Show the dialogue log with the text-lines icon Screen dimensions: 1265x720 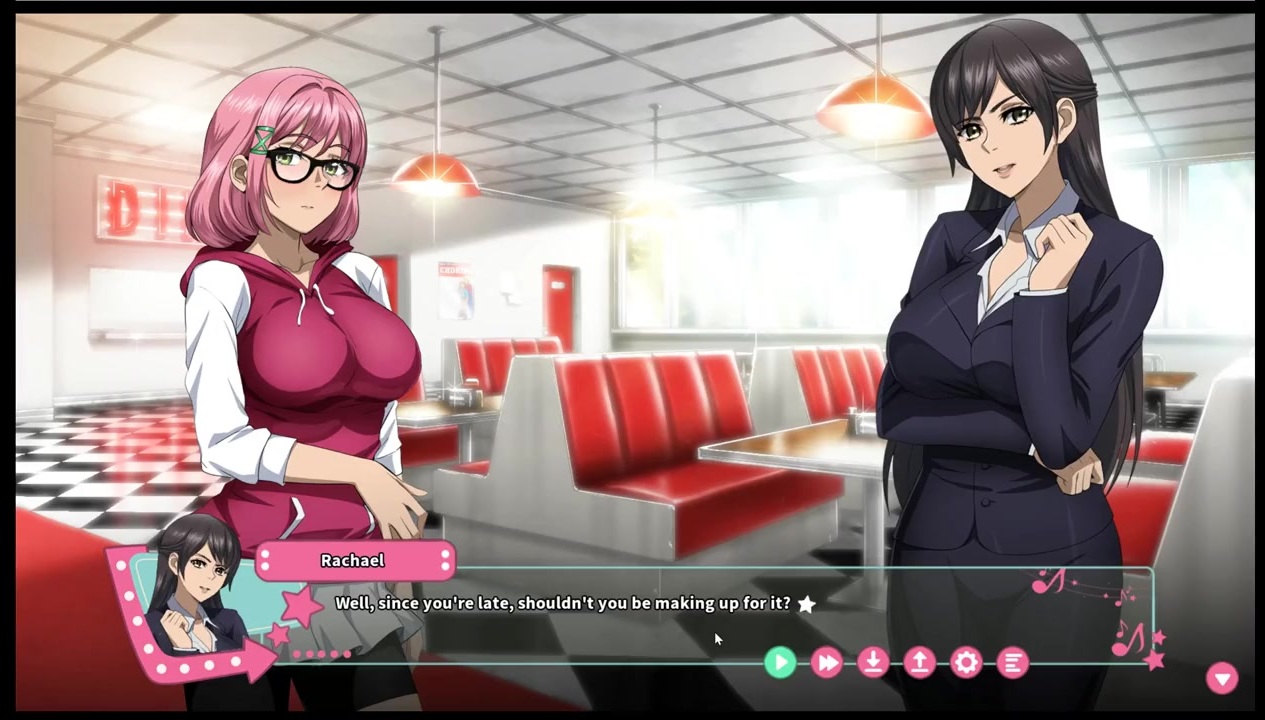pyautogui.click(x=1012, y=662)
